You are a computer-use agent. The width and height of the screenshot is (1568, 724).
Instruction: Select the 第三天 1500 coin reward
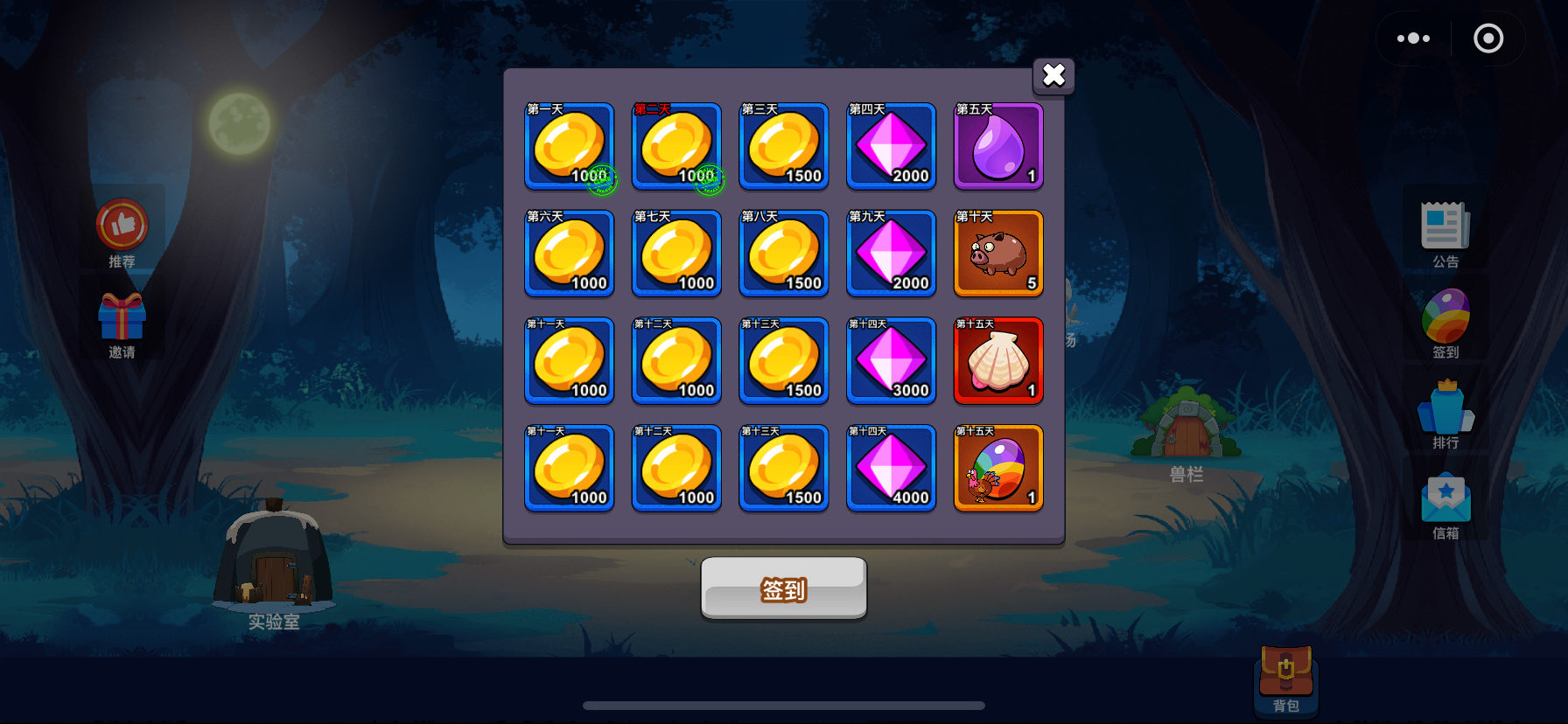point(784,146)
